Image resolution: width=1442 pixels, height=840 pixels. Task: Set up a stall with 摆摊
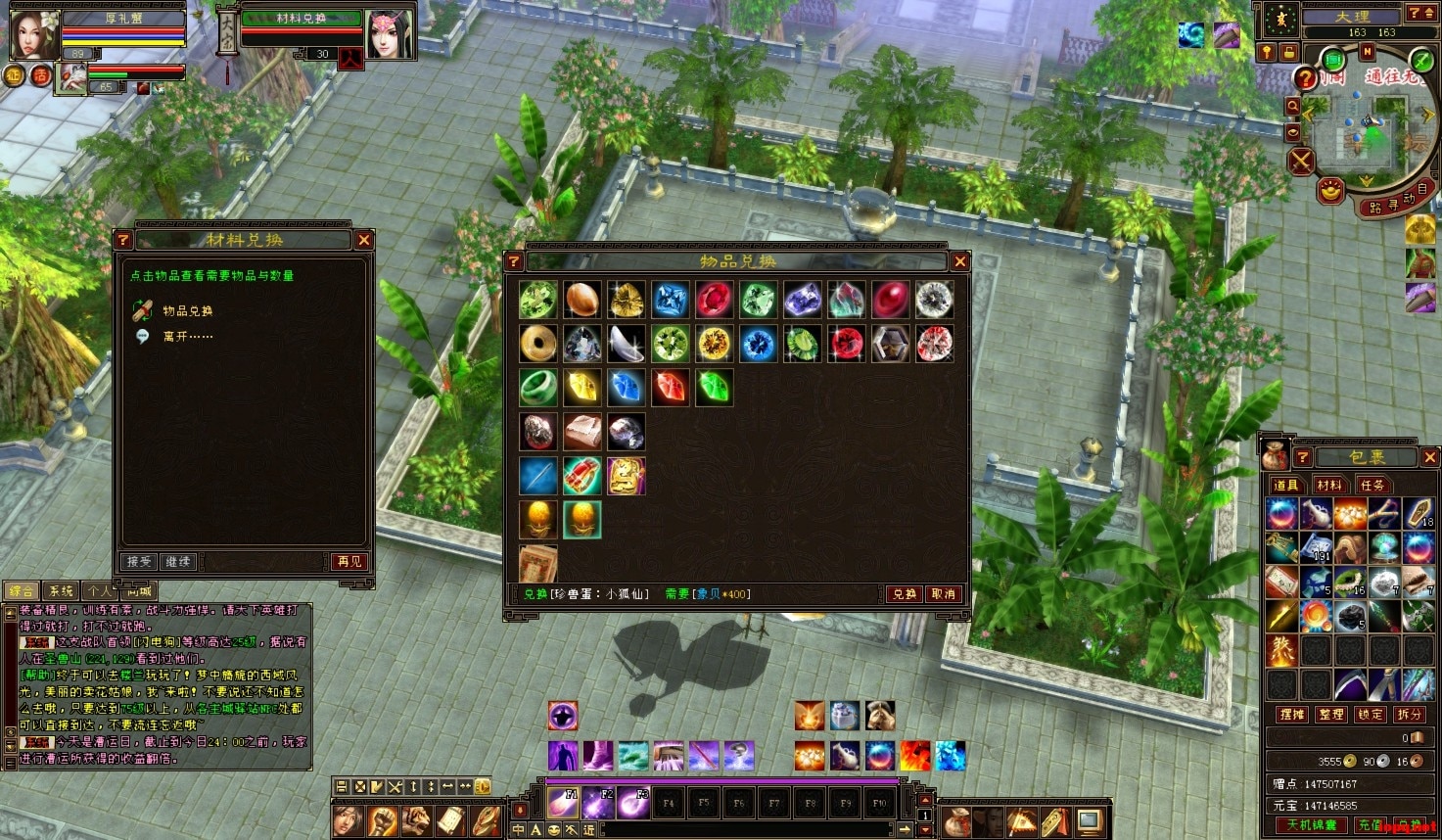click(x=1292, y=715)
